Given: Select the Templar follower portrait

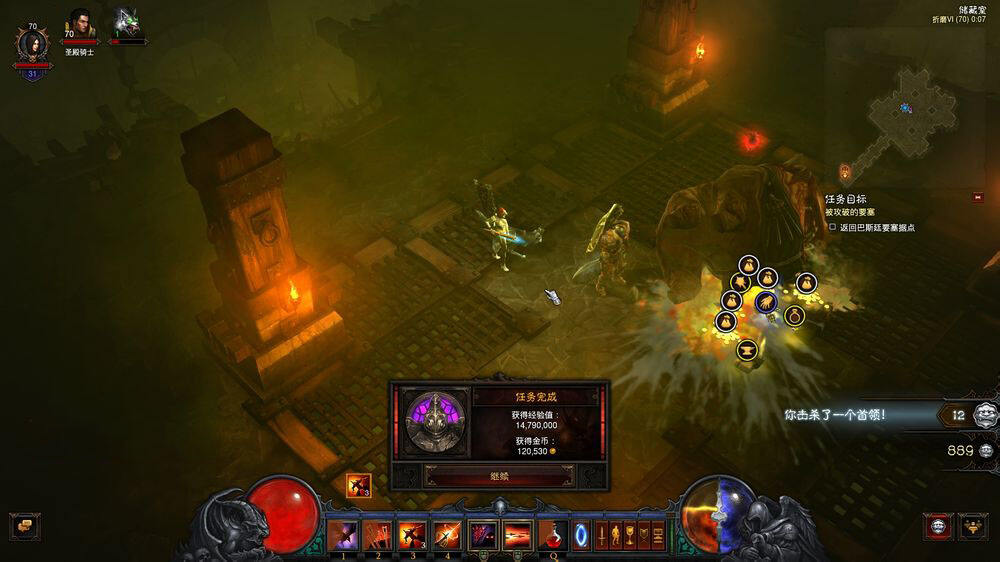Looking at the screenshot, I should (x=78, y=24).
